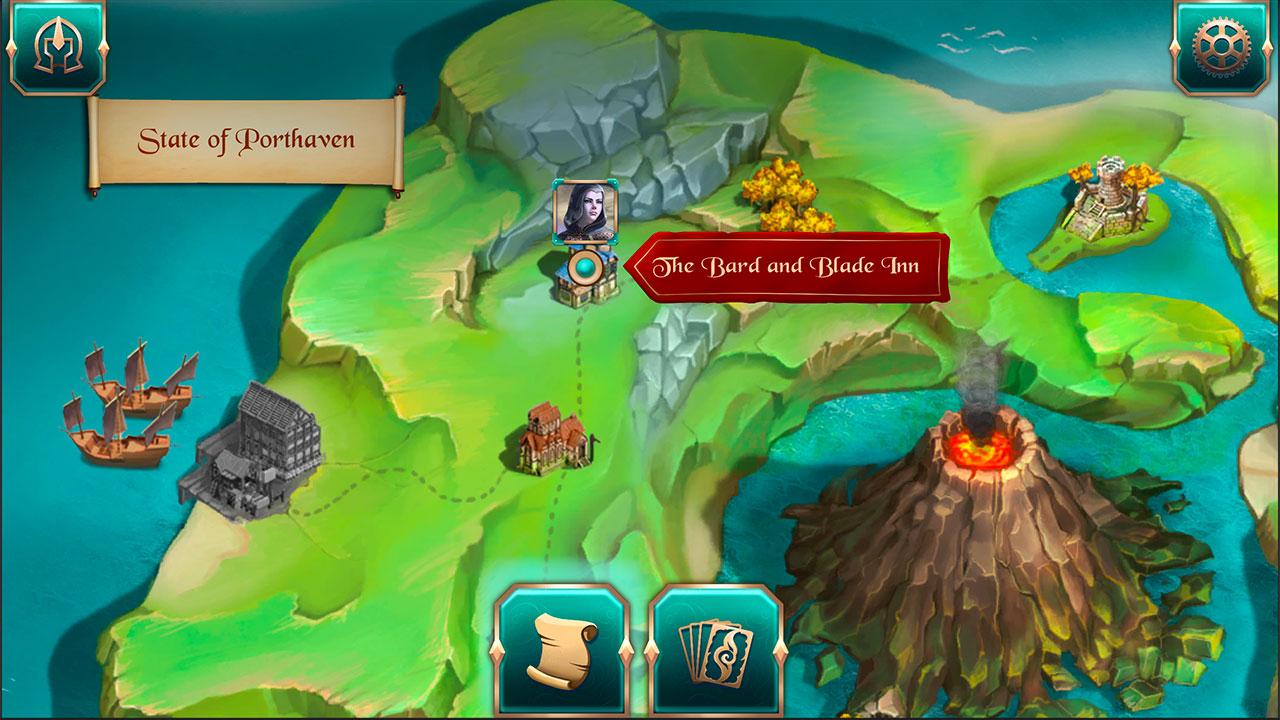Click the red arrow tip of the inn banner
The width and height of the screenshot is (1280, 720).
(x=634, y=266)
